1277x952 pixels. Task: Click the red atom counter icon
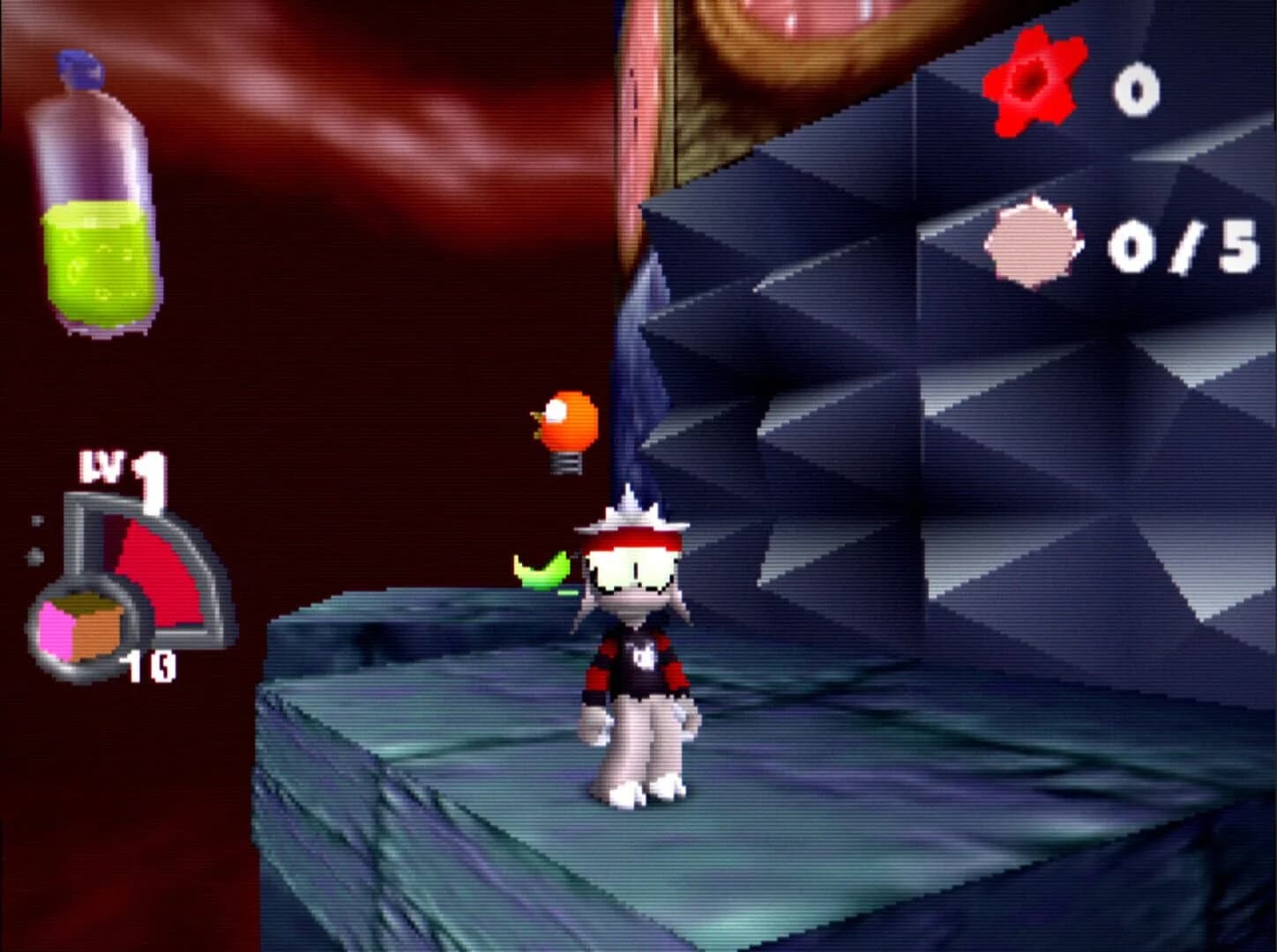1030,84
